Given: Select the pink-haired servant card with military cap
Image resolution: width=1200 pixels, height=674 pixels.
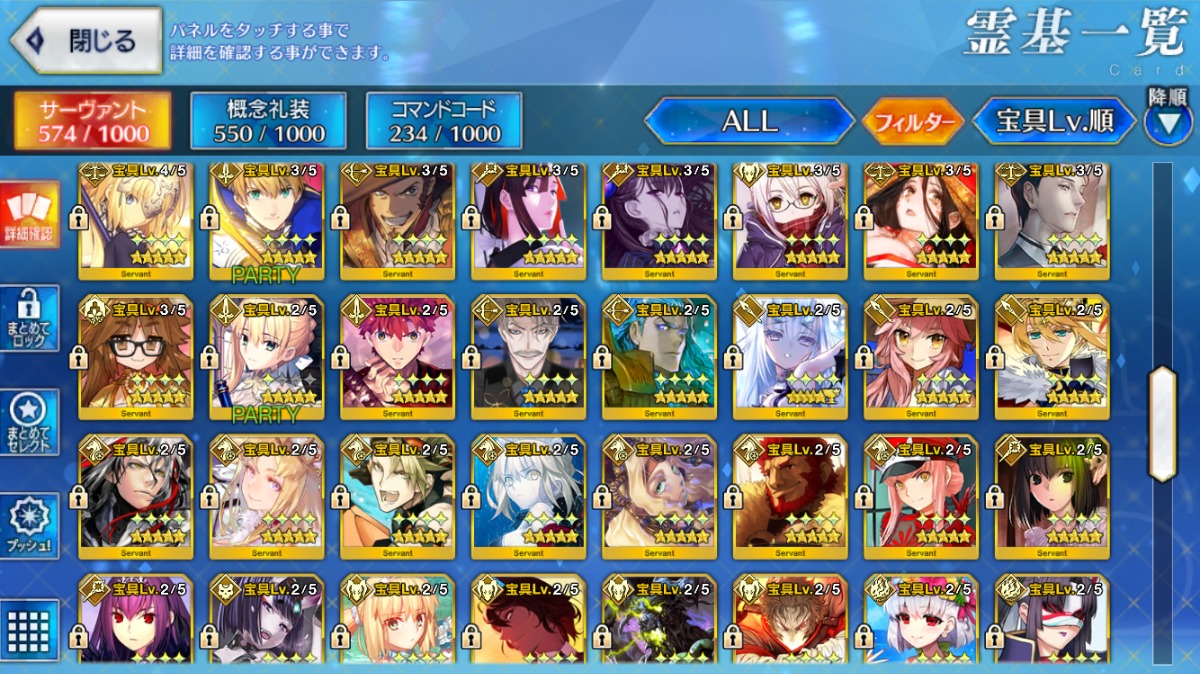Looking at the screenshot, I should coord(921,497).
